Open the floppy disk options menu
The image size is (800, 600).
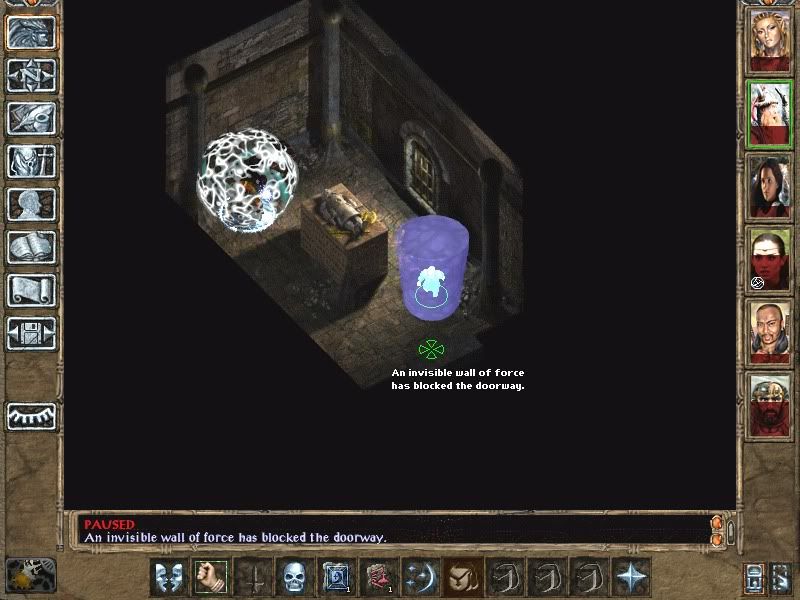pyautogui.click(x=32, y=332)
